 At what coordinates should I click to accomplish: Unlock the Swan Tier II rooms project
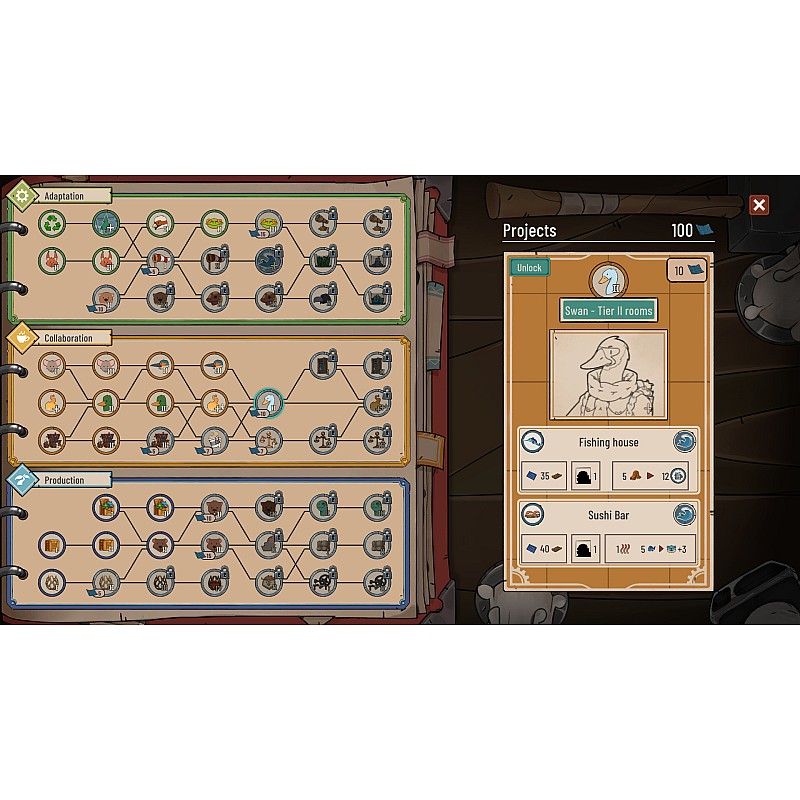pyautogui.click(x=529, y=268)
